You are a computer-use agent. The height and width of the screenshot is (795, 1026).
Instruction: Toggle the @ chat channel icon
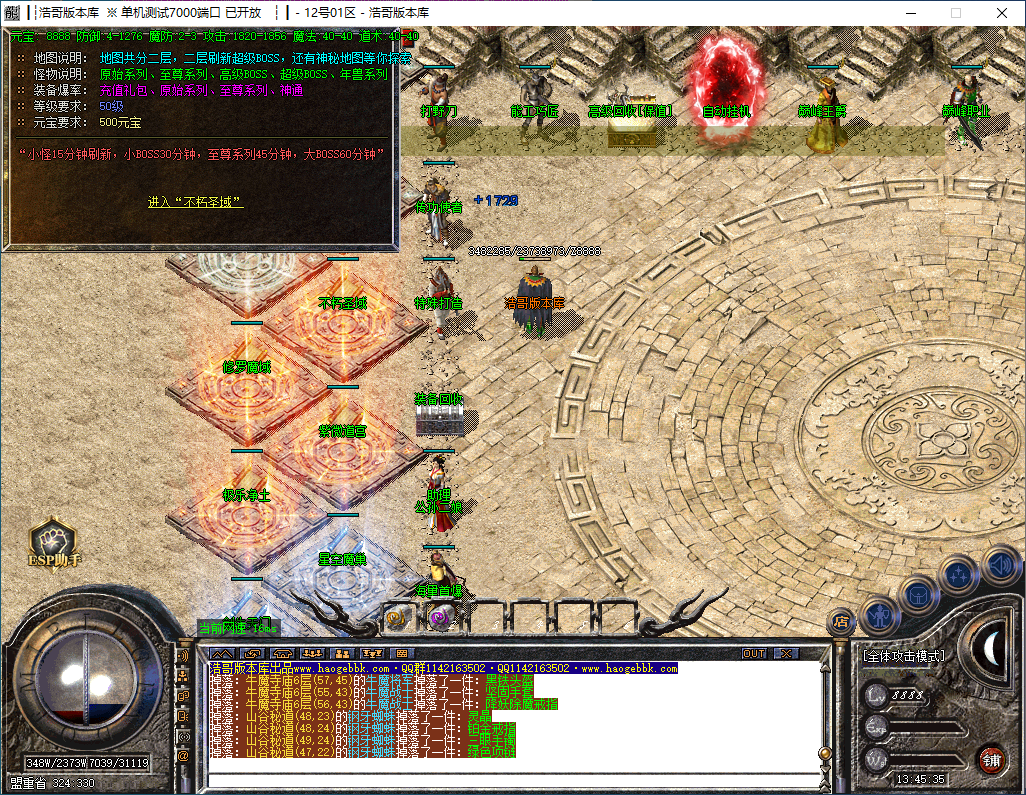click(x=183, y=757)
